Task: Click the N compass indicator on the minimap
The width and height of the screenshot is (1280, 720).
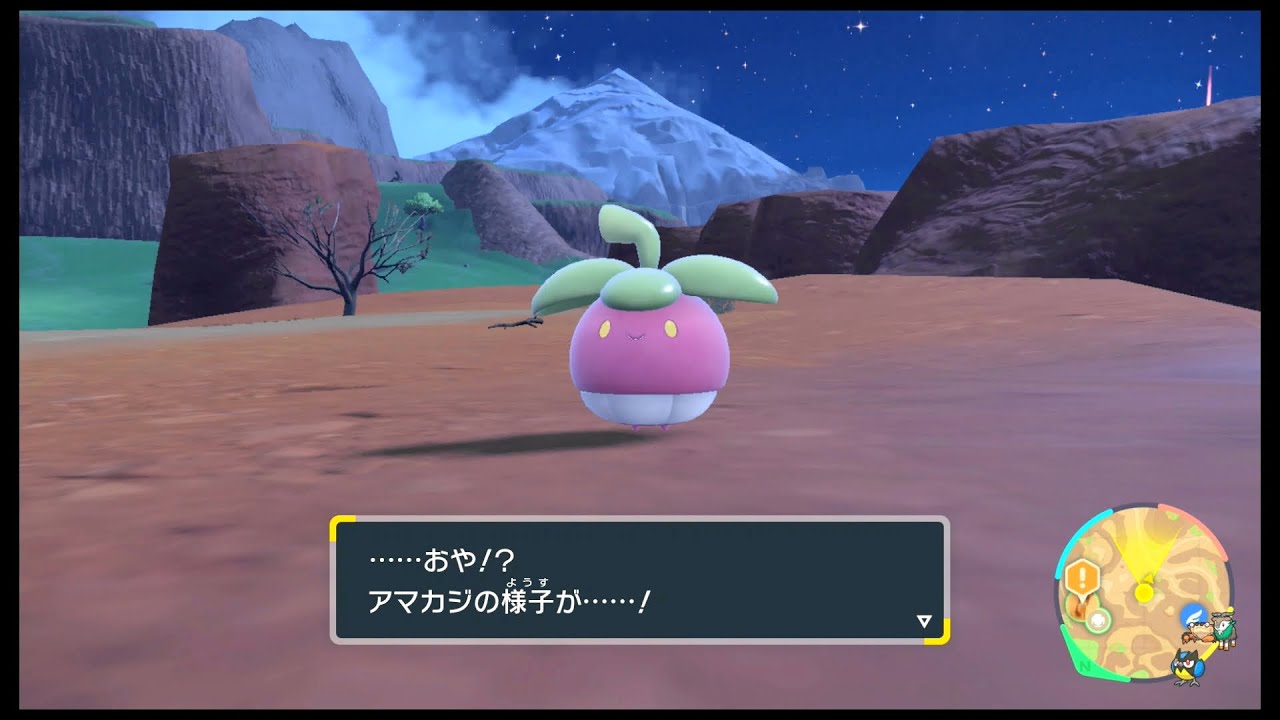Action: click(x=1084, y=667)
